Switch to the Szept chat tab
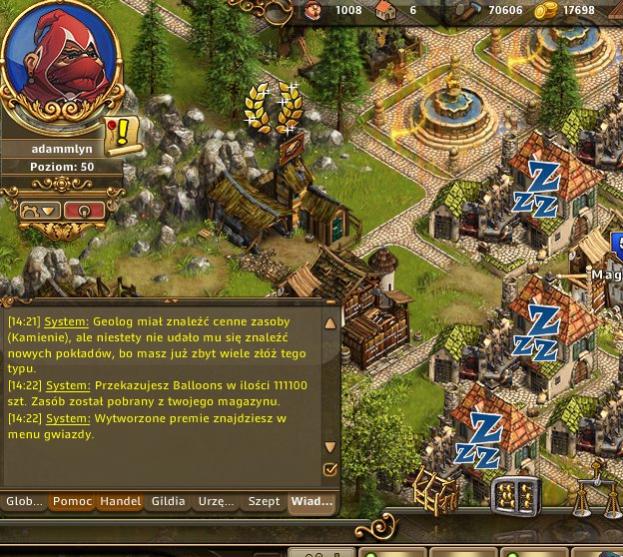 pyautogui.click(x=263, y=501)
